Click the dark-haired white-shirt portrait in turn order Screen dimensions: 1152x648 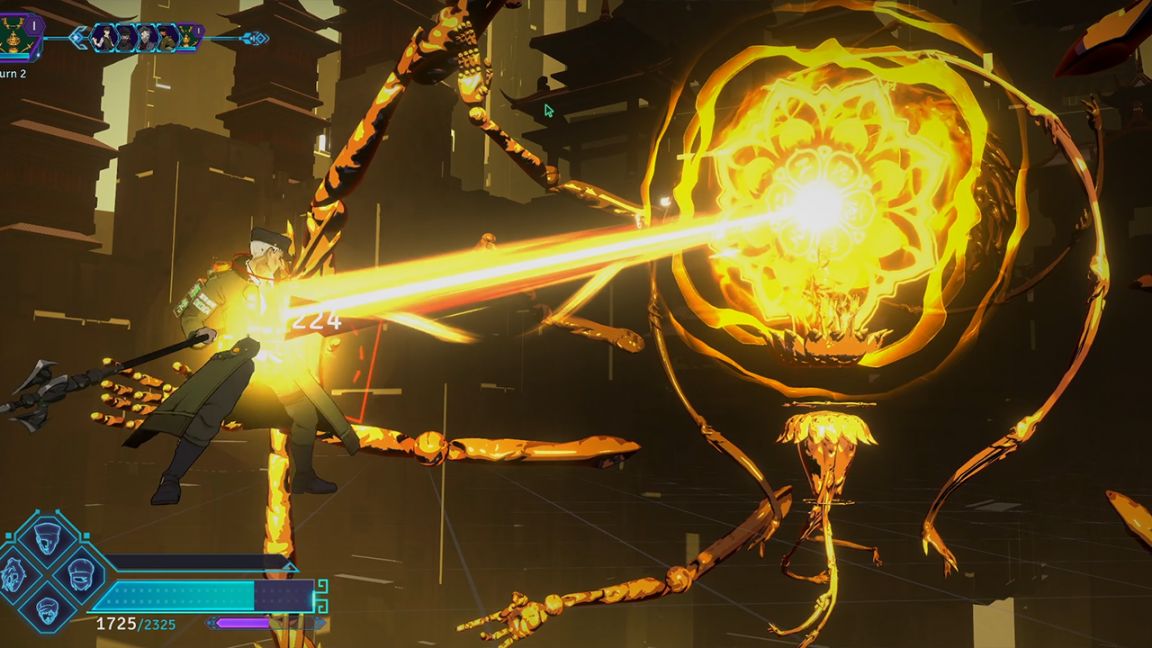pos(104,38)
